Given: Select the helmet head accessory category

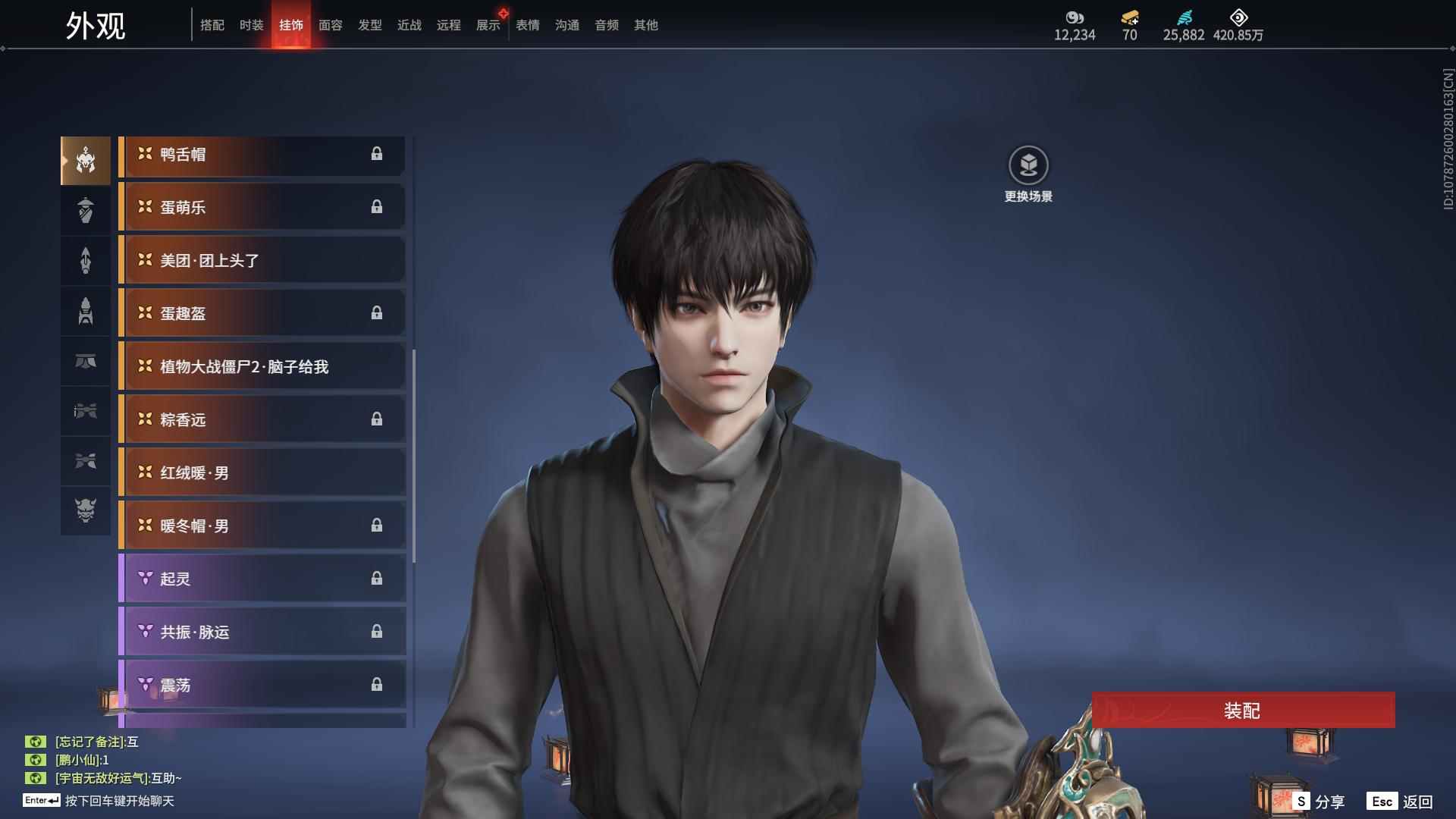Looking at the screenshot, I should pos(86,161).
